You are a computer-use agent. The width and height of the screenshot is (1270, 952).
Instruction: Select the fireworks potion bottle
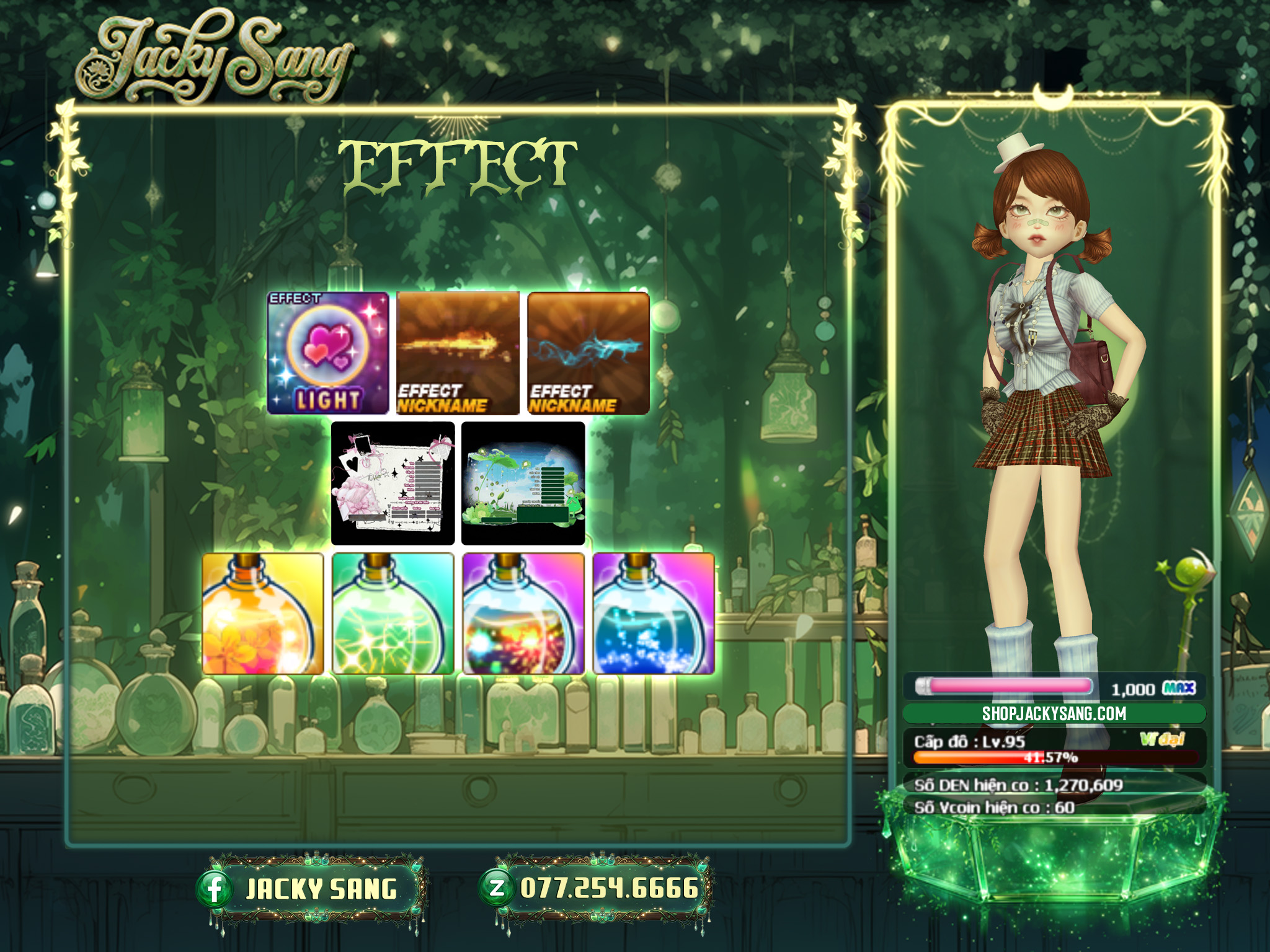[x=523, y=614]
